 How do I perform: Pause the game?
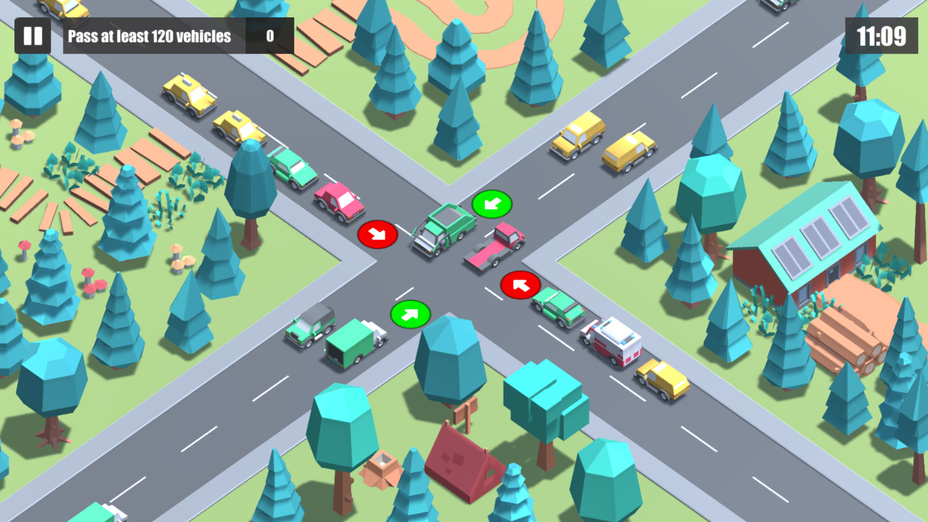coord(33,37)
